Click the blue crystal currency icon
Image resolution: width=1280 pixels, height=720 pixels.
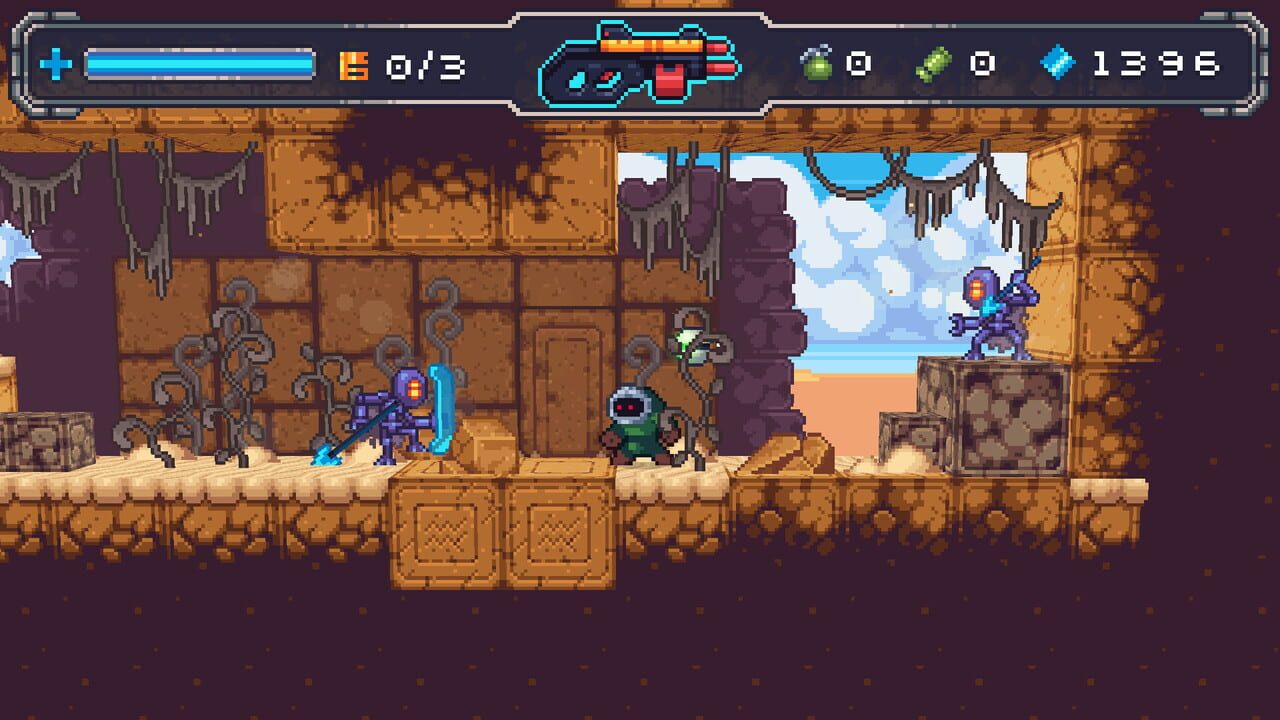pyautogui.click(x=1057, y=64)
